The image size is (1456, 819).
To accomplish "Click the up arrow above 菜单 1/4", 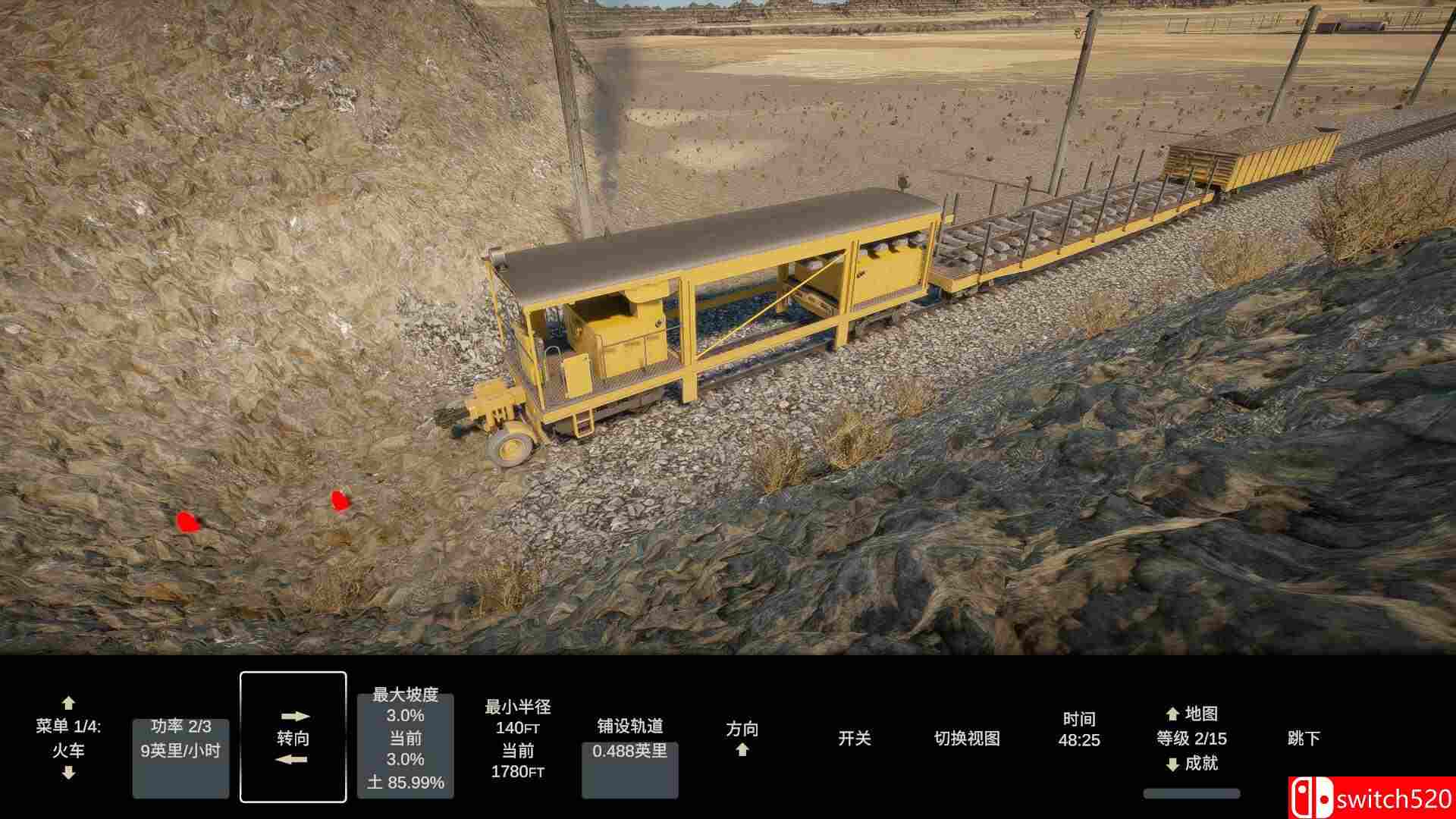I will tap(69, 704).
